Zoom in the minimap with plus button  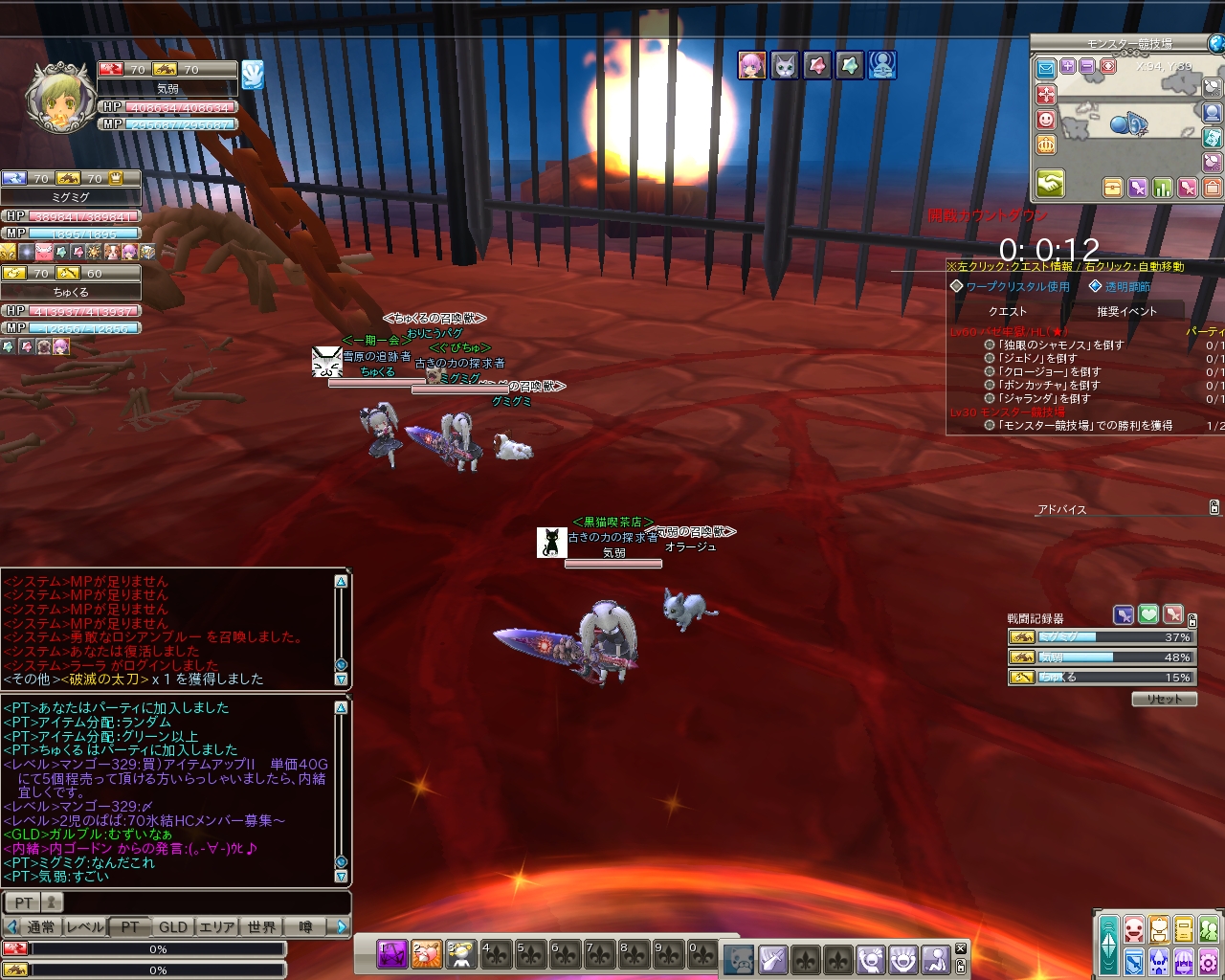point(1068,67)
